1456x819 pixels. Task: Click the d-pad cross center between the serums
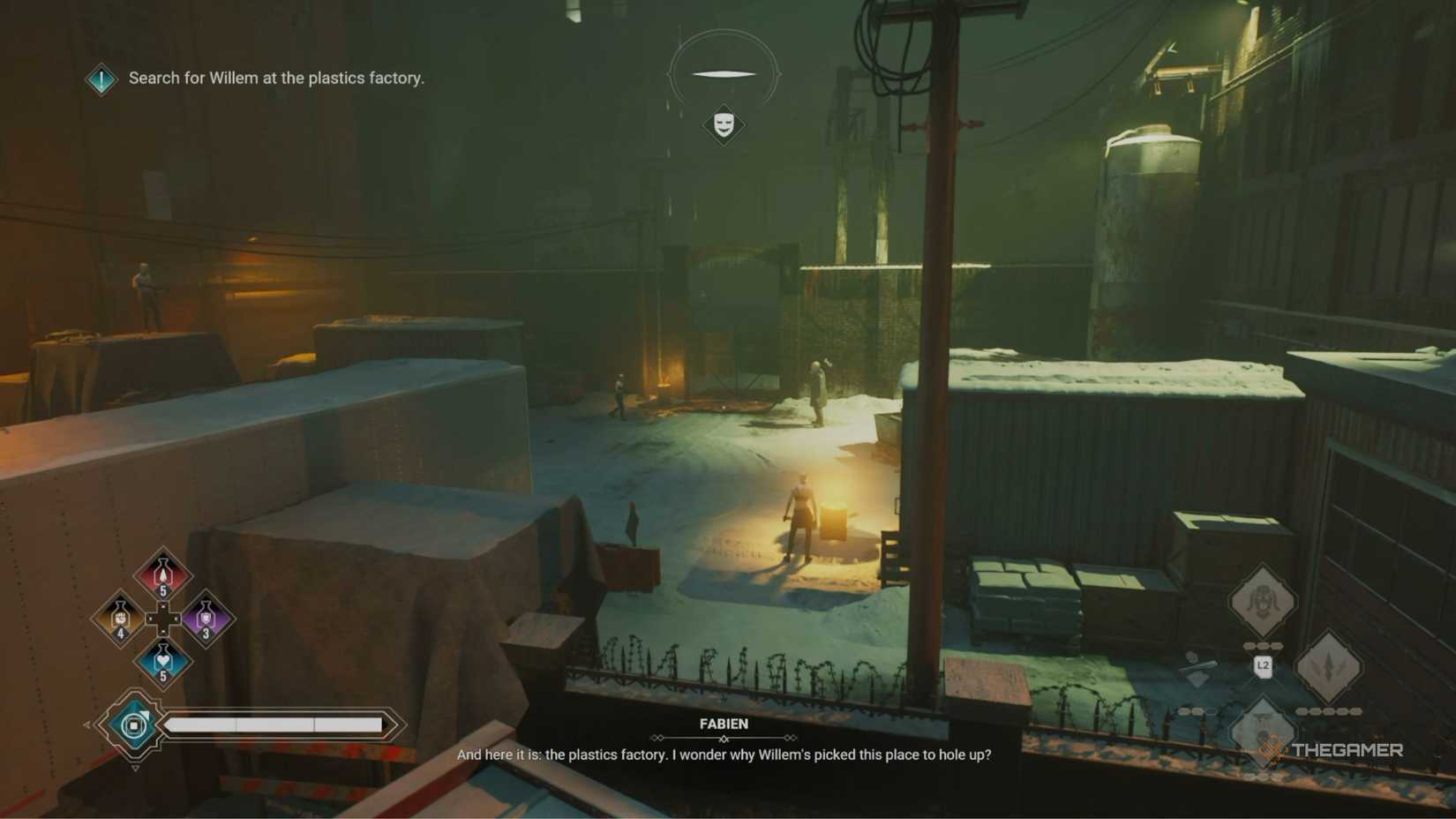pyautogui.click(x=162, y=619)
